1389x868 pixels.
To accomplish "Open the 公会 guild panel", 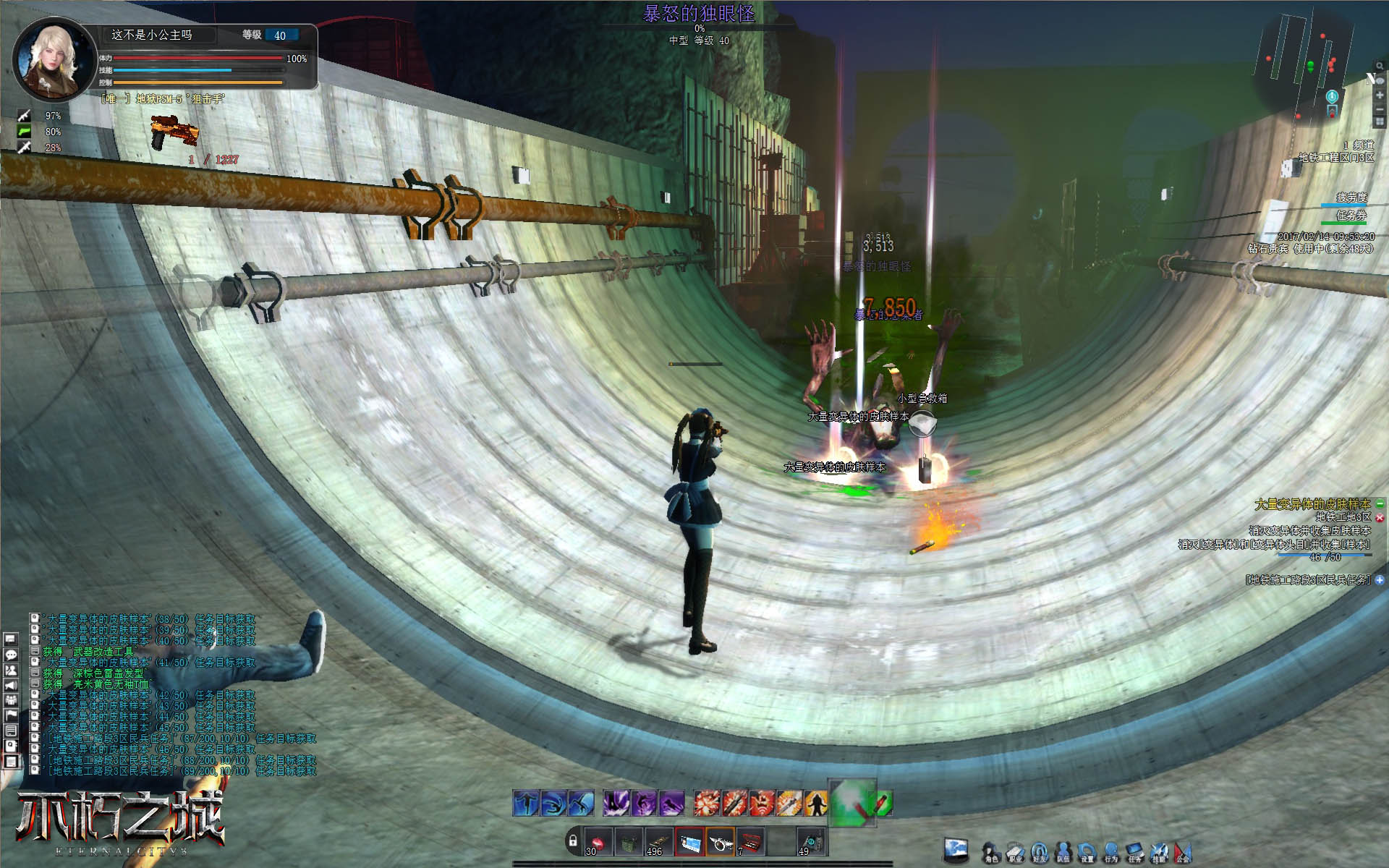I will click(1182, 852).
